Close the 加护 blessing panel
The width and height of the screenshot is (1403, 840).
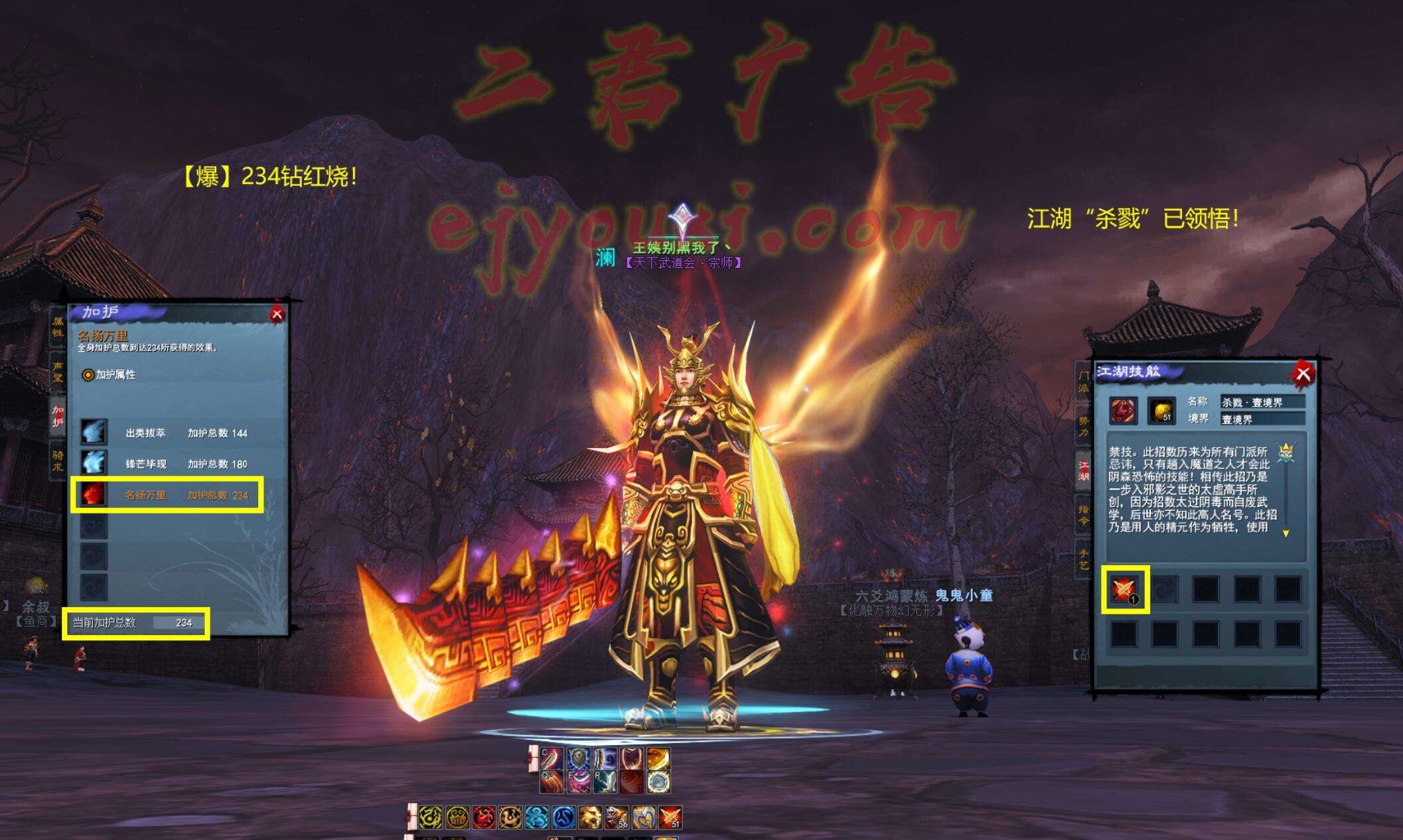pos(277,315)
